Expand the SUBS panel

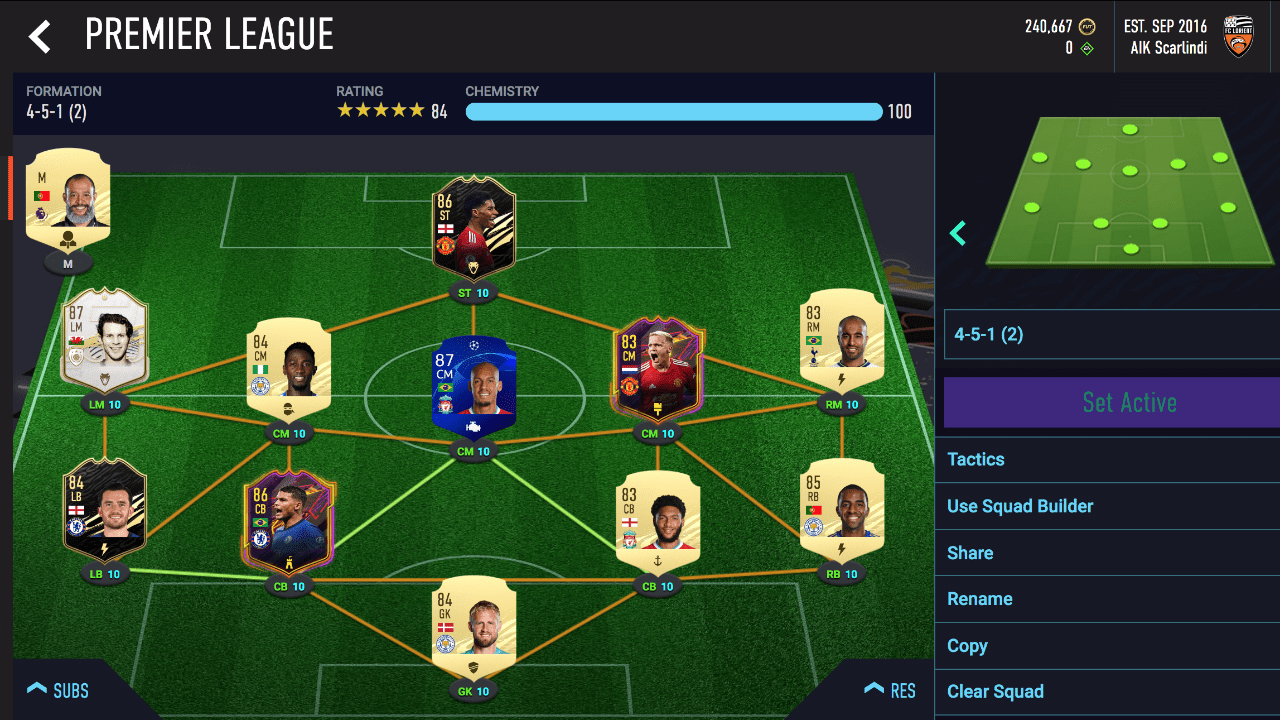coord(58,690)
